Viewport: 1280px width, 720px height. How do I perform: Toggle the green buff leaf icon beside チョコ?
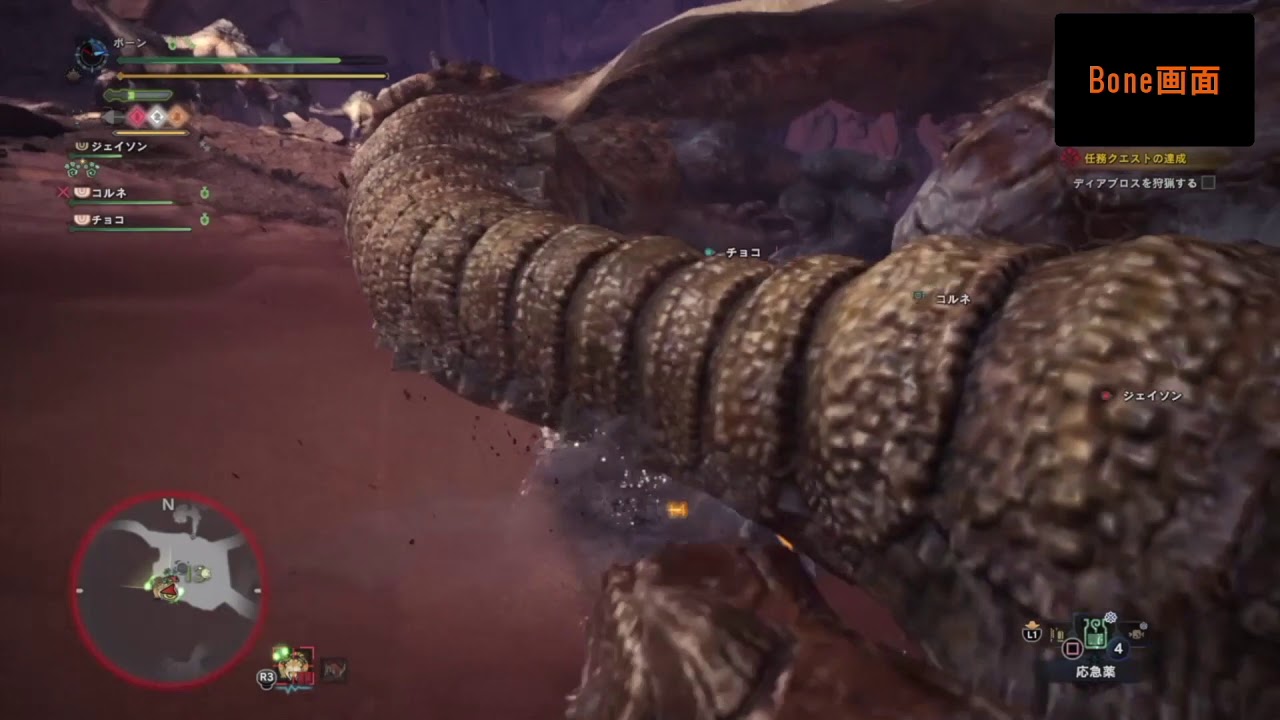click(204, 219)
